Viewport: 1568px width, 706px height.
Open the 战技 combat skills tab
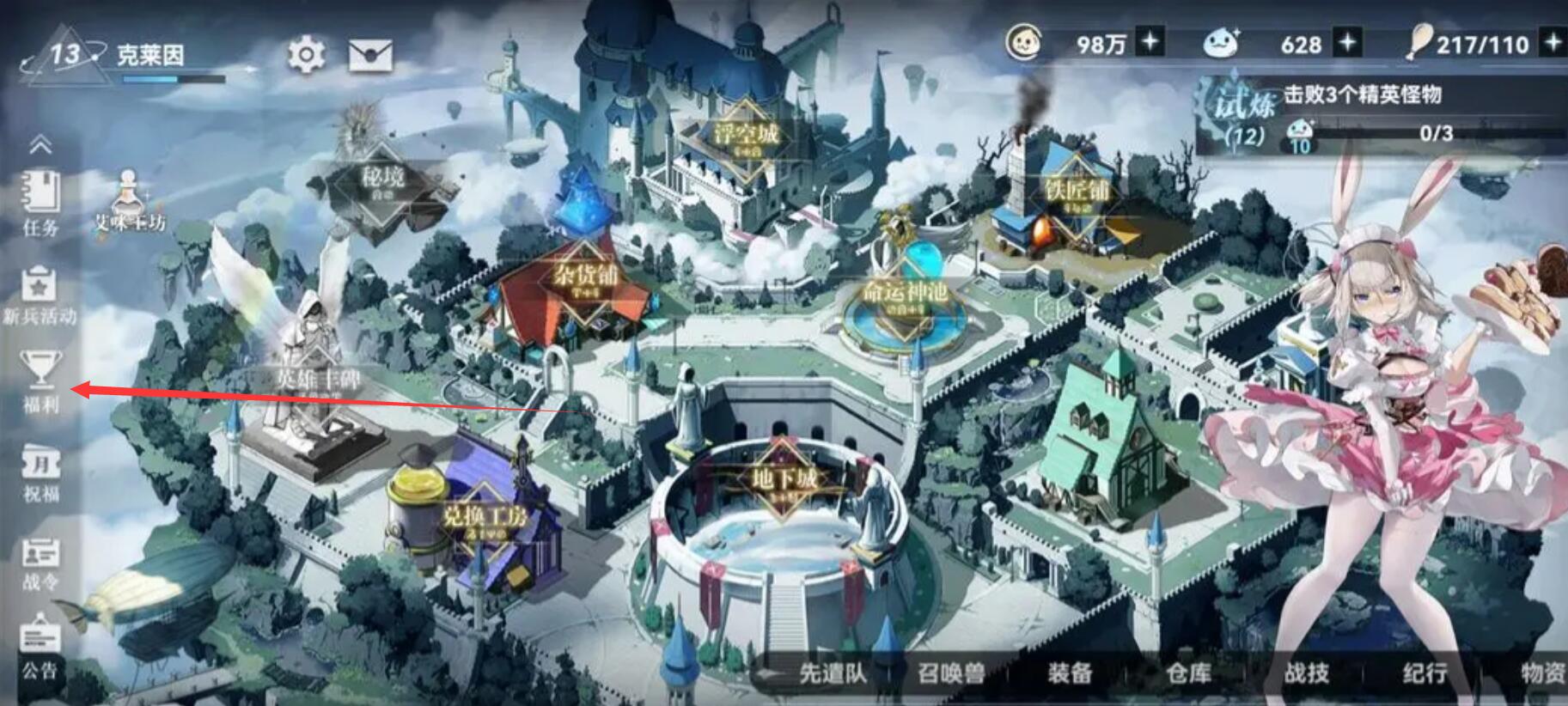(x=1306, y=673)
